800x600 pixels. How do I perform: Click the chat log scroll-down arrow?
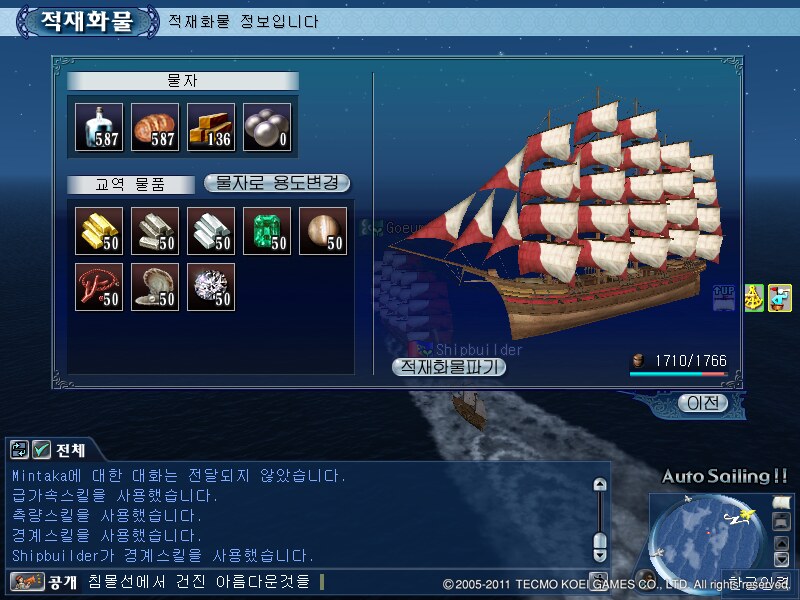click(600, 553)
